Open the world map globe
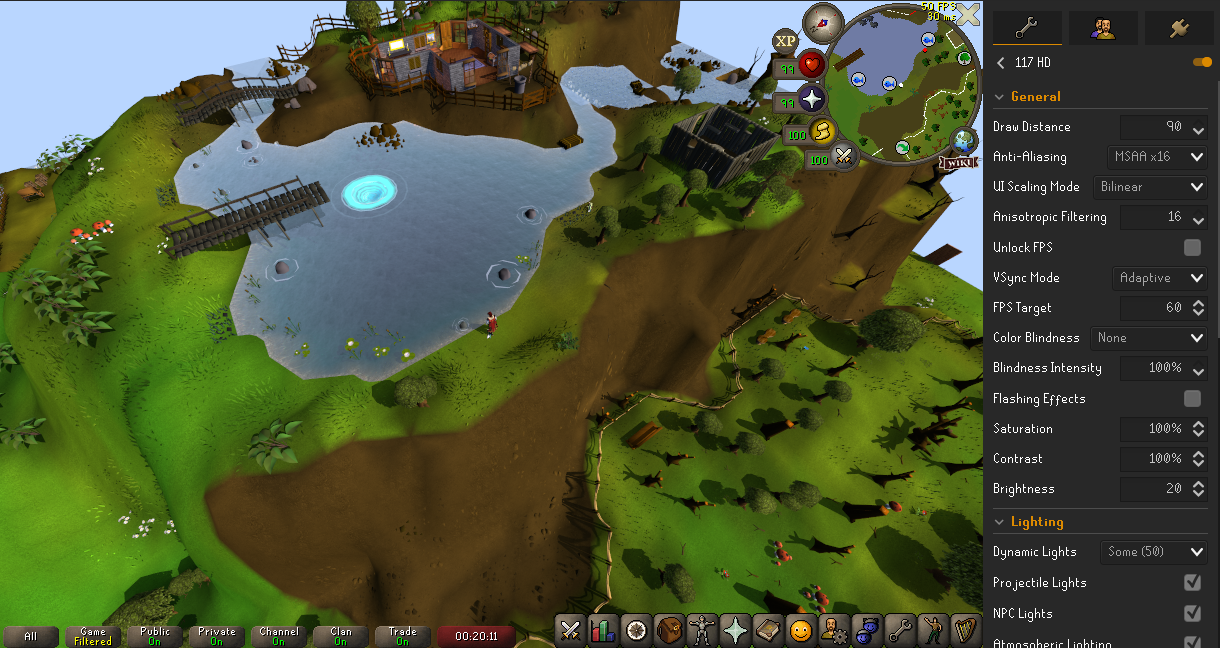This screenshot has height=648, width=1220. click(965, 139)
